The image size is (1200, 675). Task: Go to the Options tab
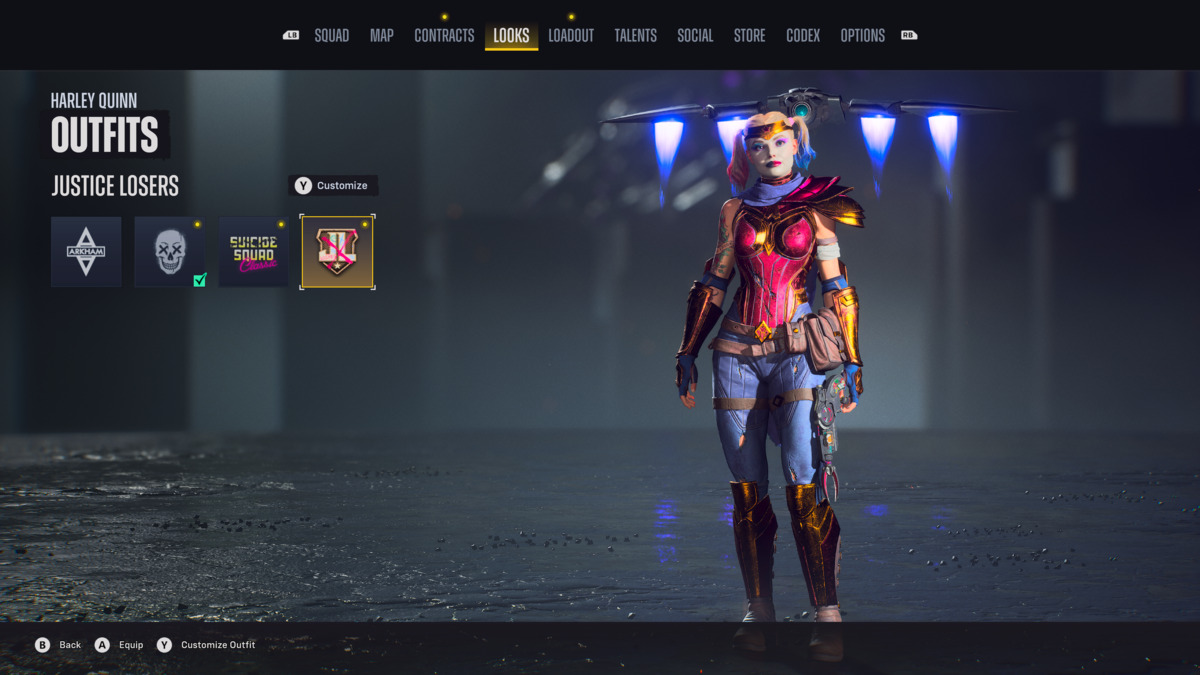(x=862, y=36)
